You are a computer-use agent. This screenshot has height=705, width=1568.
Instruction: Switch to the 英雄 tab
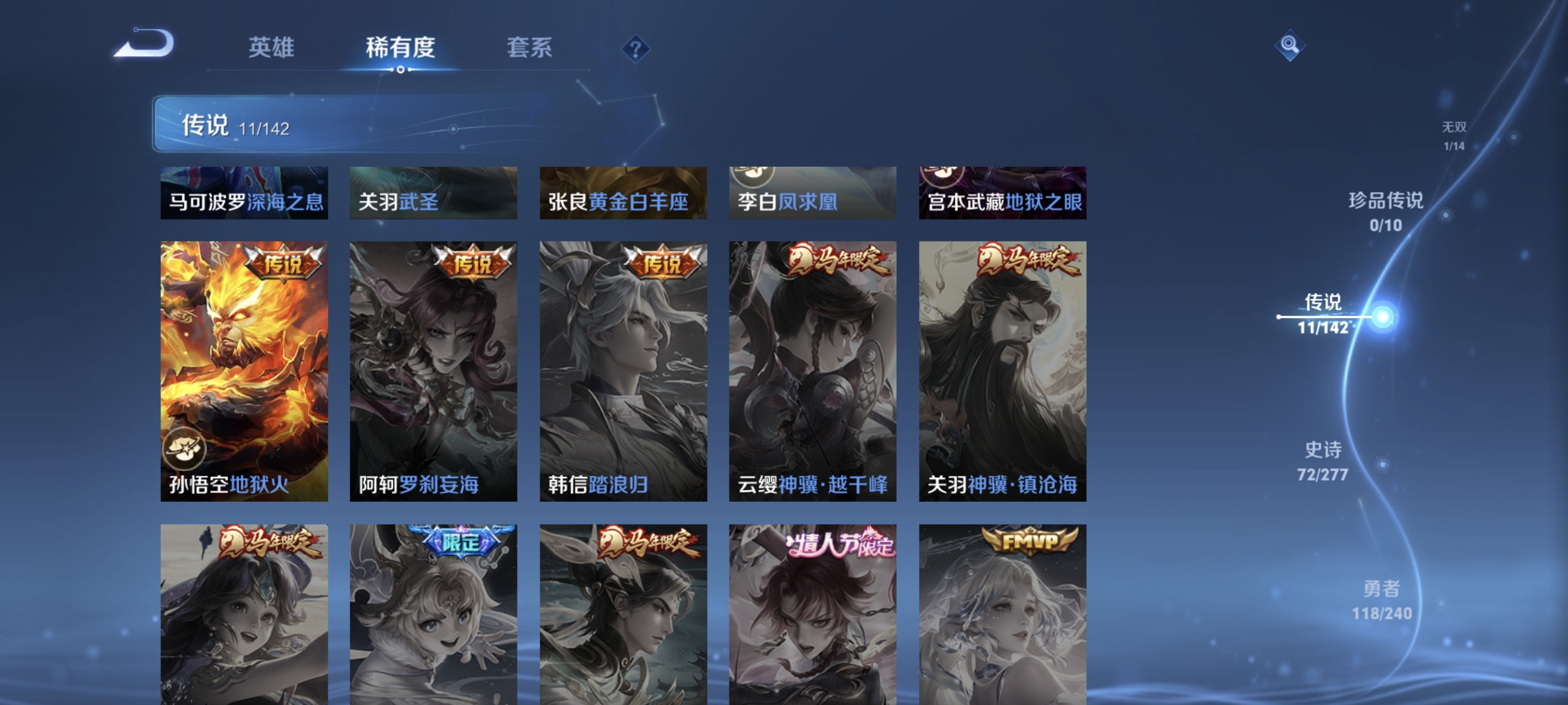click(x=271, y=48)
